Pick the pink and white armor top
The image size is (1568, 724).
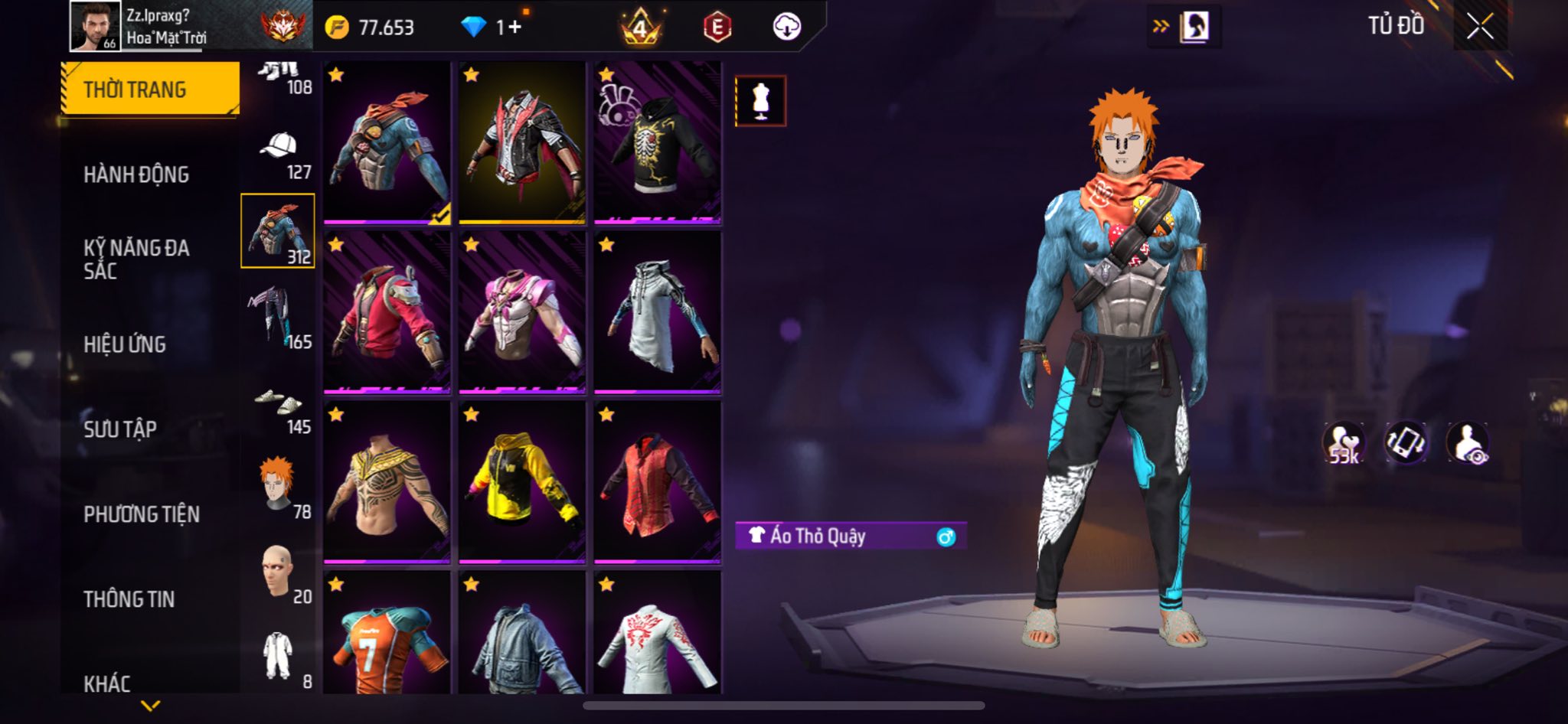(522, 313)
